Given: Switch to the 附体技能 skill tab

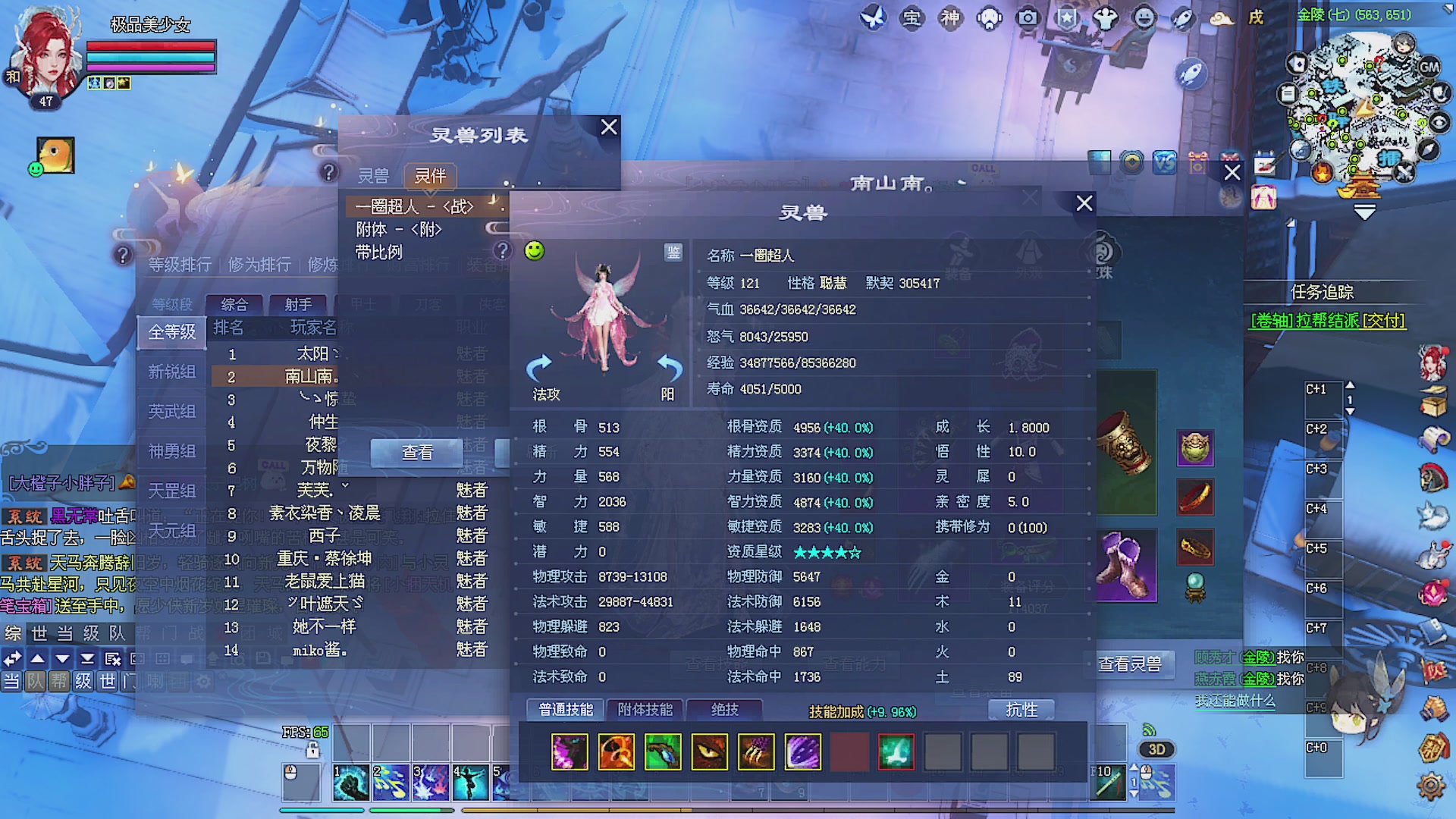Looking at the screenshot, I should point(644,709).
